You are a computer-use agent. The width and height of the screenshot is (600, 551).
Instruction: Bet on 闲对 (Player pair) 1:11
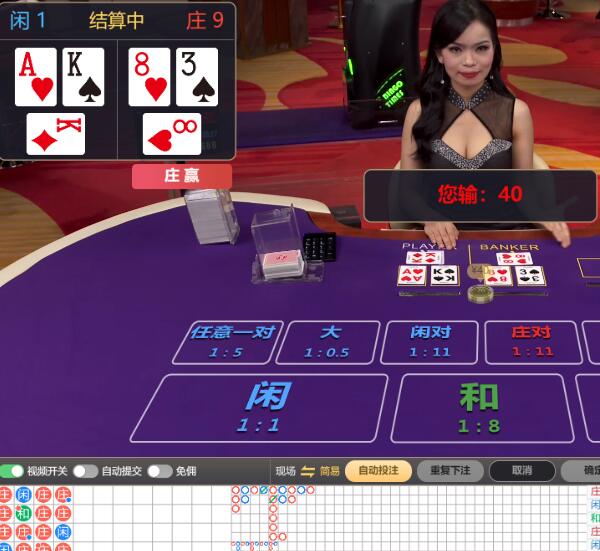[430, 341]
